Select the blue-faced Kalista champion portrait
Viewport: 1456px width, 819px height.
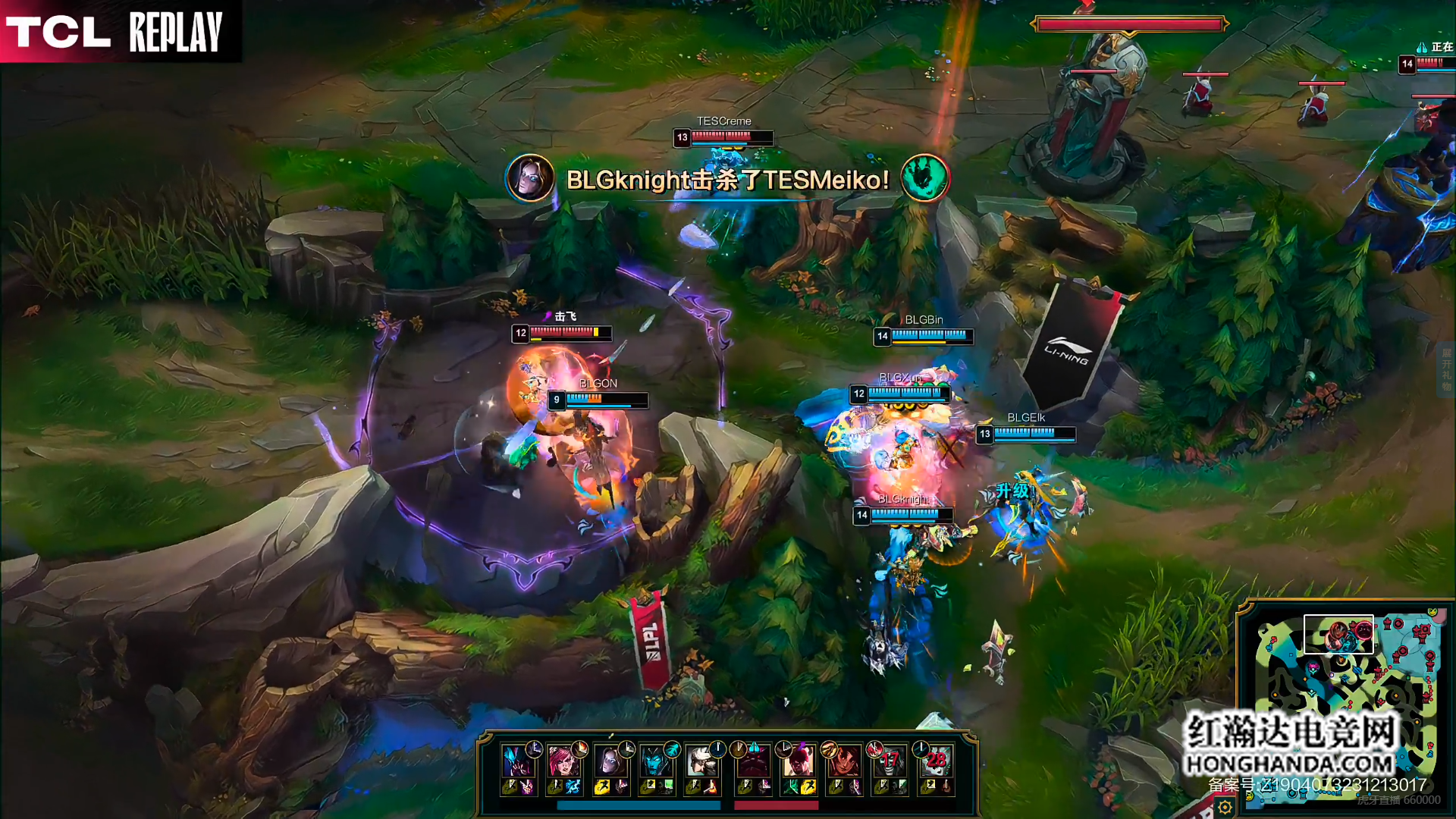tap(654, 761)
